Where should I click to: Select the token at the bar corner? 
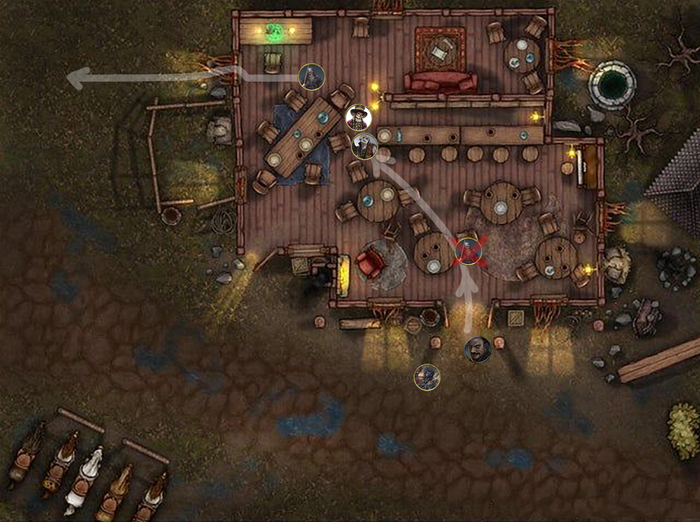click(365, 146)
